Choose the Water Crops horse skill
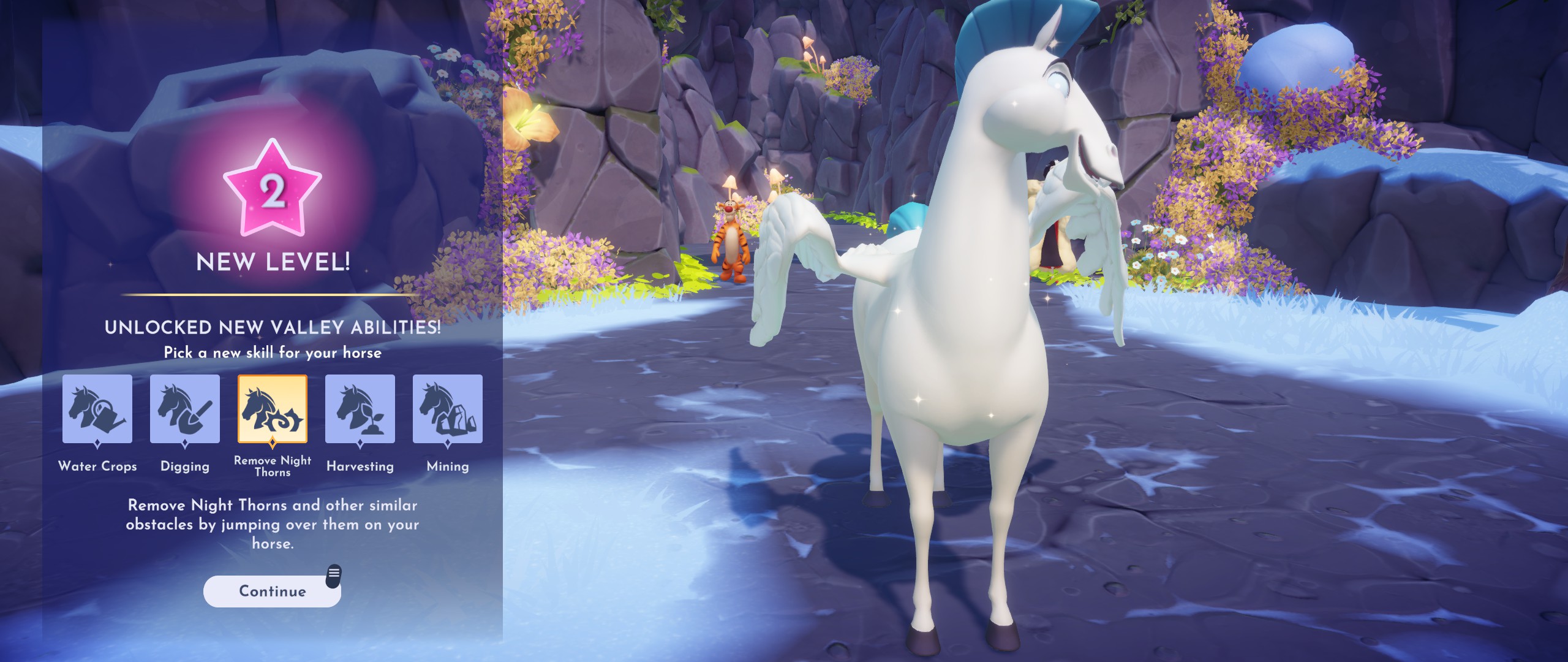Screen dimensions: 1568x662 click(97, 409)
